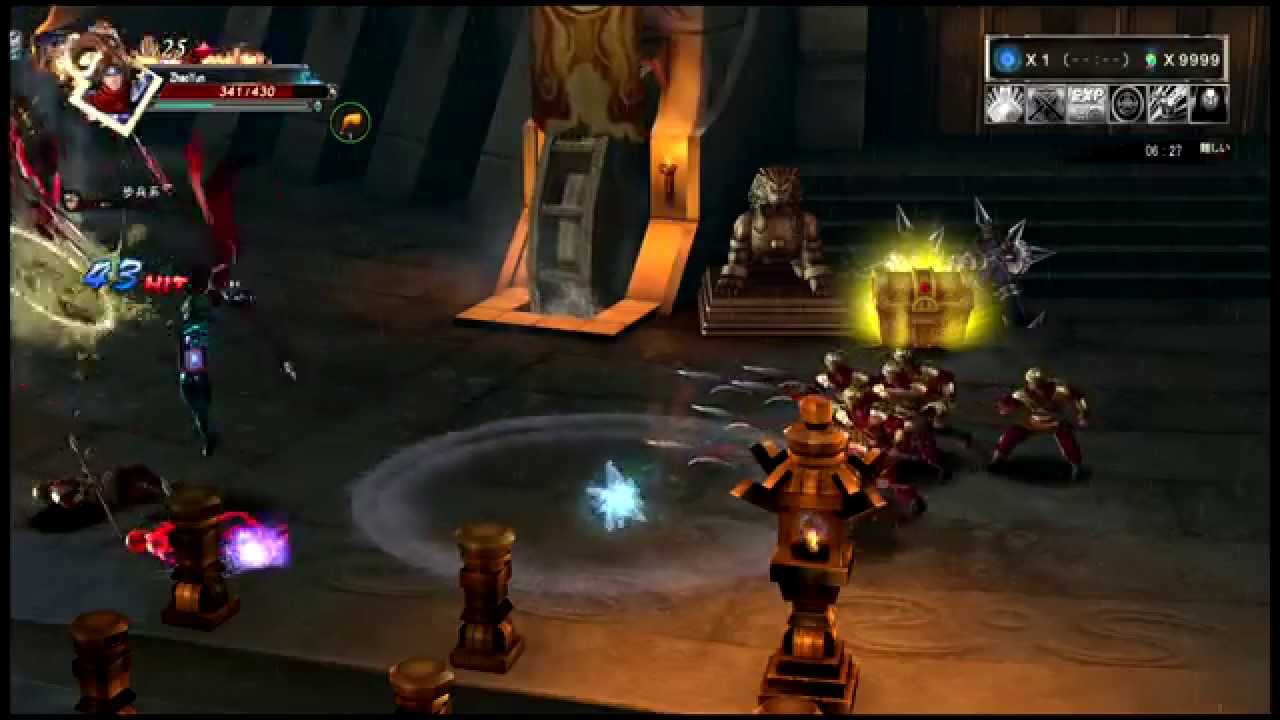Click the green gem currency icon
Viewport: 1280px width, 720px height.
point(1151,60)
